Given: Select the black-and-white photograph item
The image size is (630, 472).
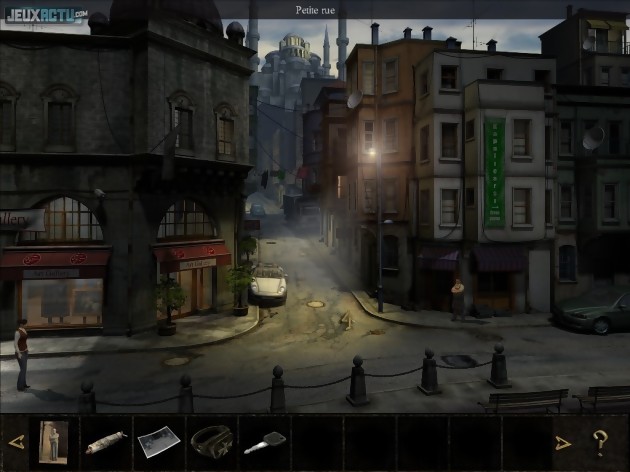Looking at the screenshot, I should coord(157,441).
